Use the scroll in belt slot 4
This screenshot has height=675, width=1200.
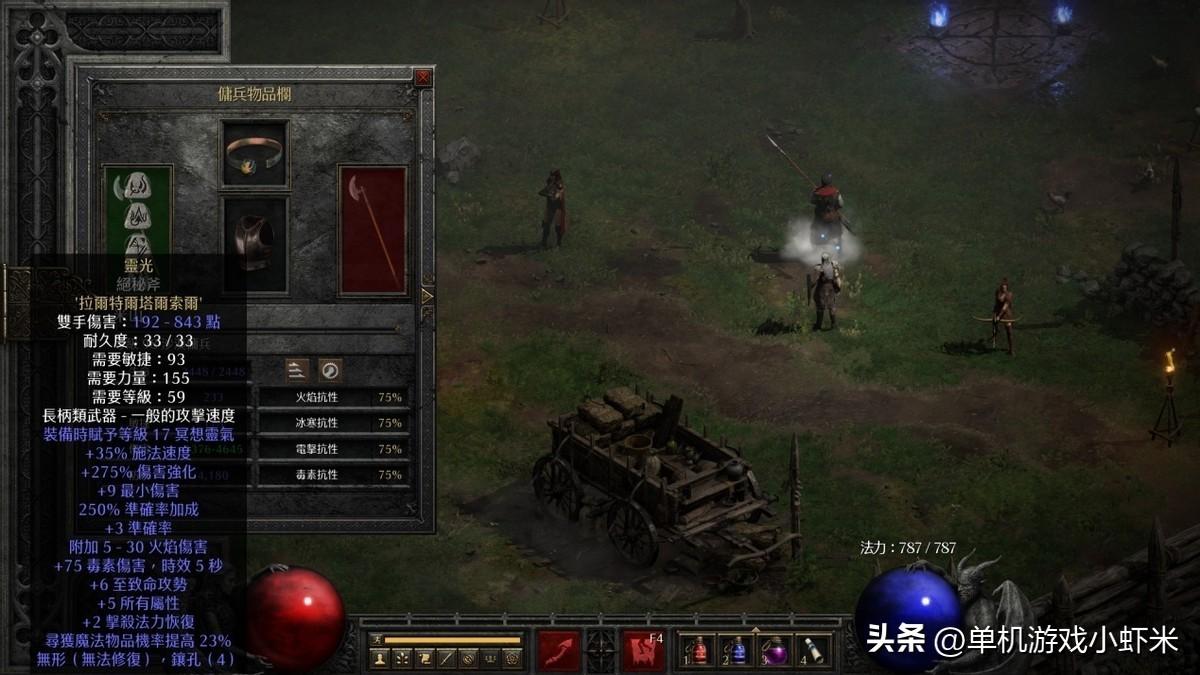click(812, 651)
